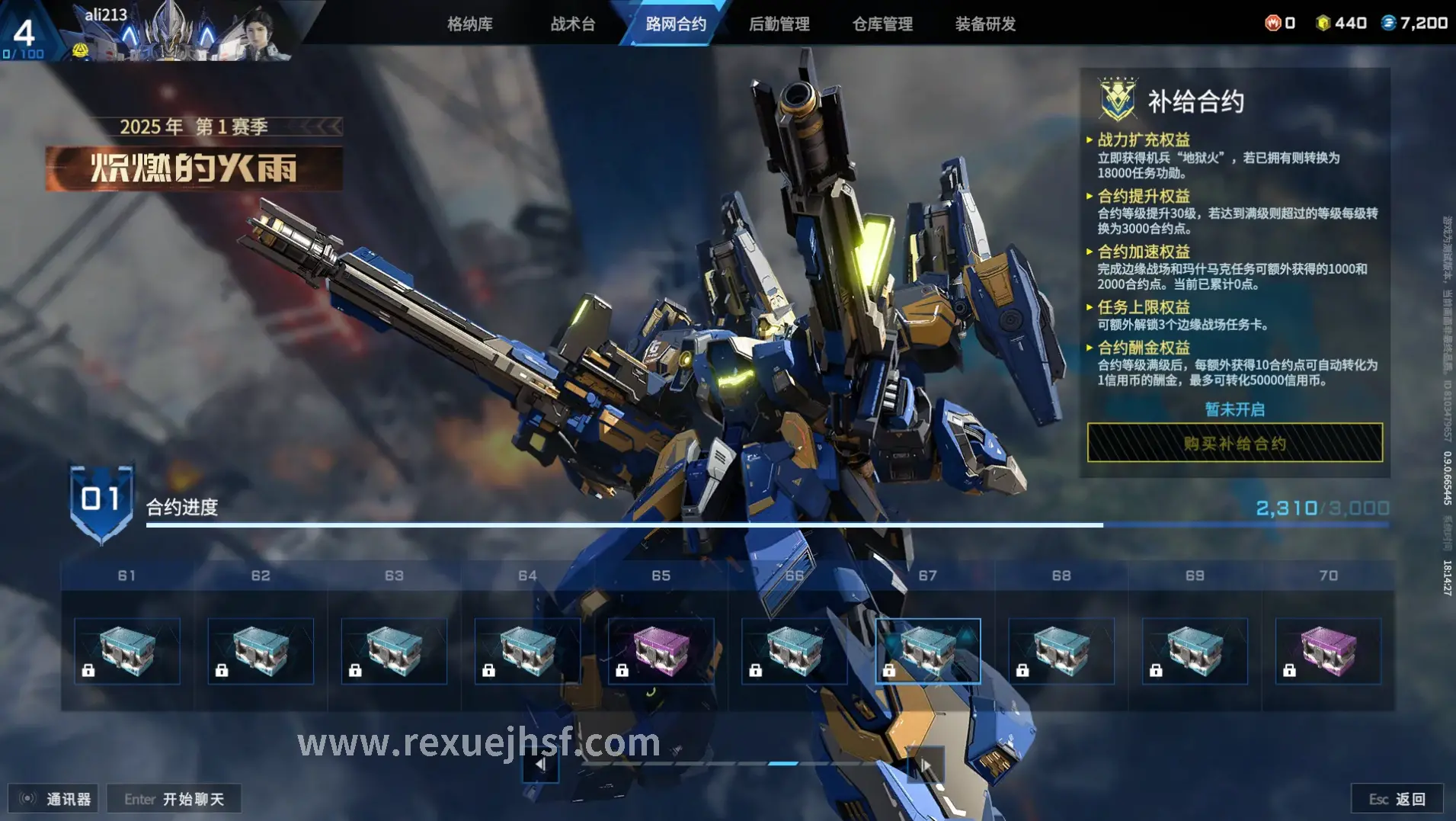Click the 返回 back button
Image resolution: width=1456 pixels, height=821 pixels.
1397,798
